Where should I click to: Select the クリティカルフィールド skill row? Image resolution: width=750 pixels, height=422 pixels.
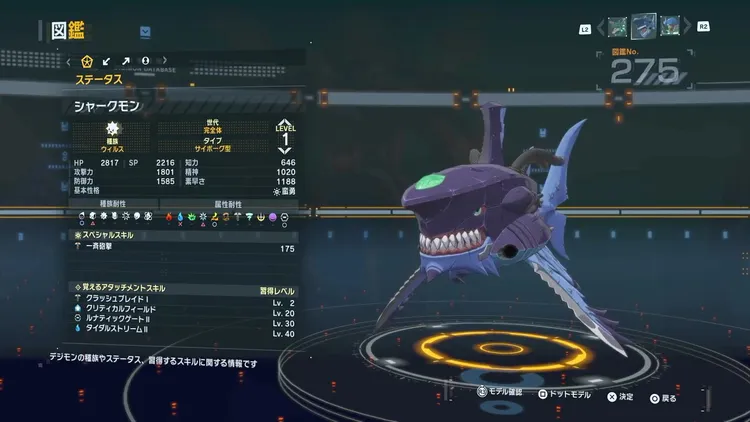(185, 312)
